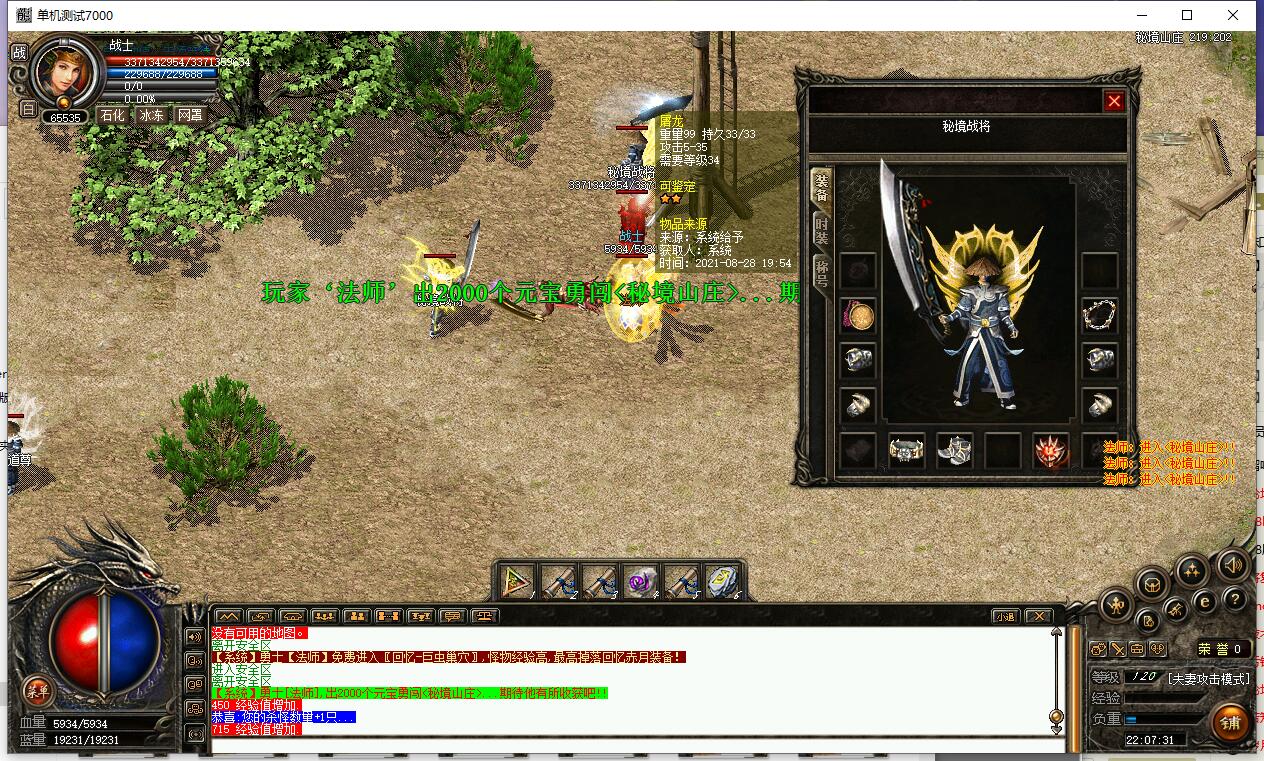Maximize the game window

pos(1187,15)
